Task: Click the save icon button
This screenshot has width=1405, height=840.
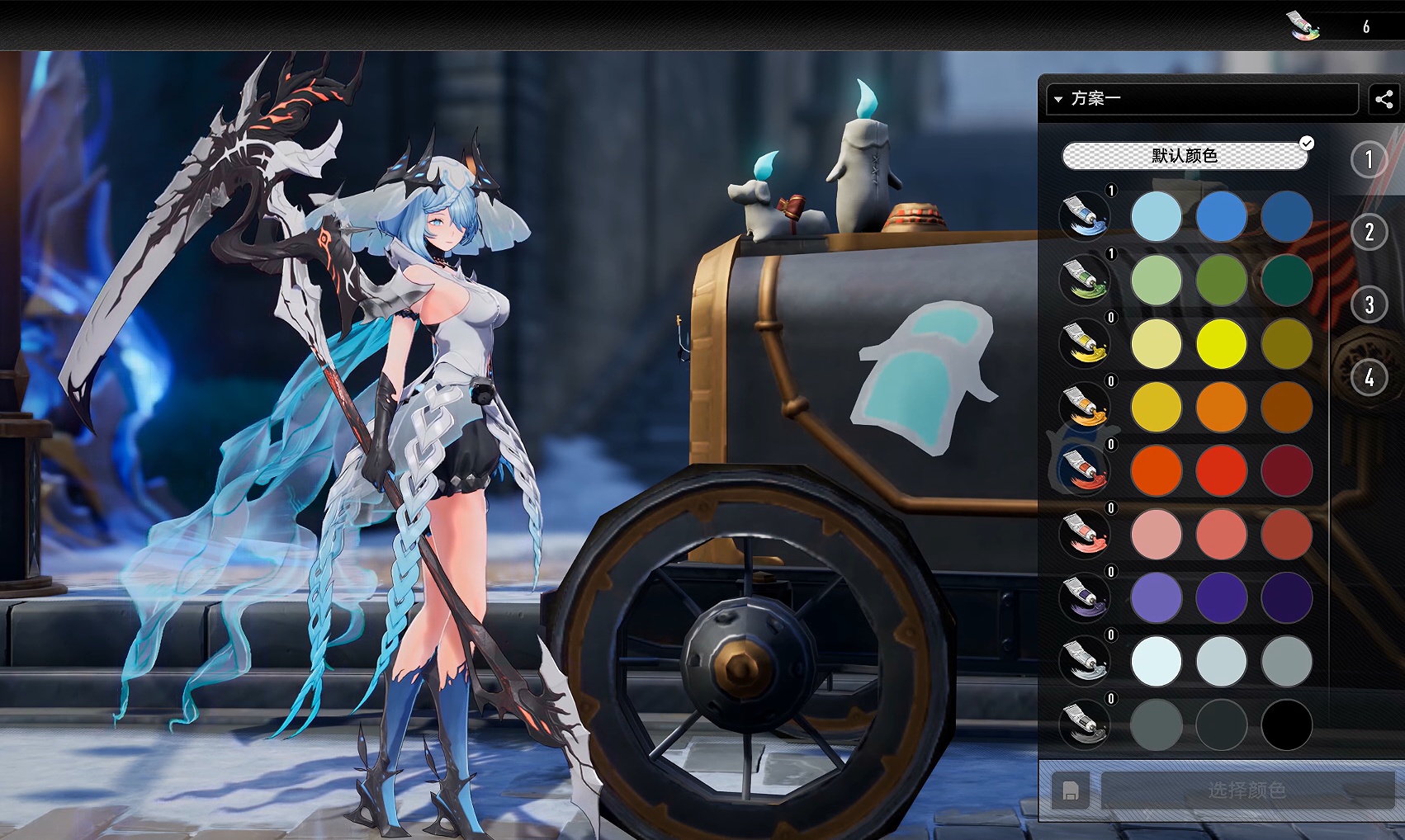Action: coord(1070,790)
